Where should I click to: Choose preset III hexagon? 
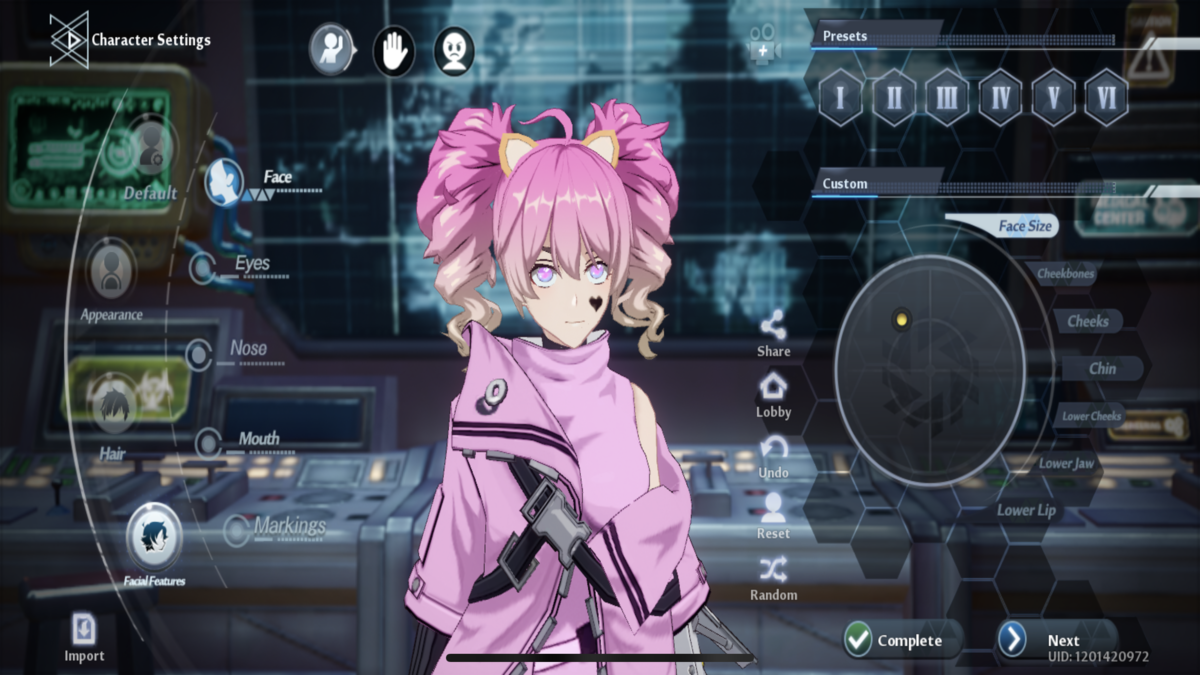[x=946, y=97]
